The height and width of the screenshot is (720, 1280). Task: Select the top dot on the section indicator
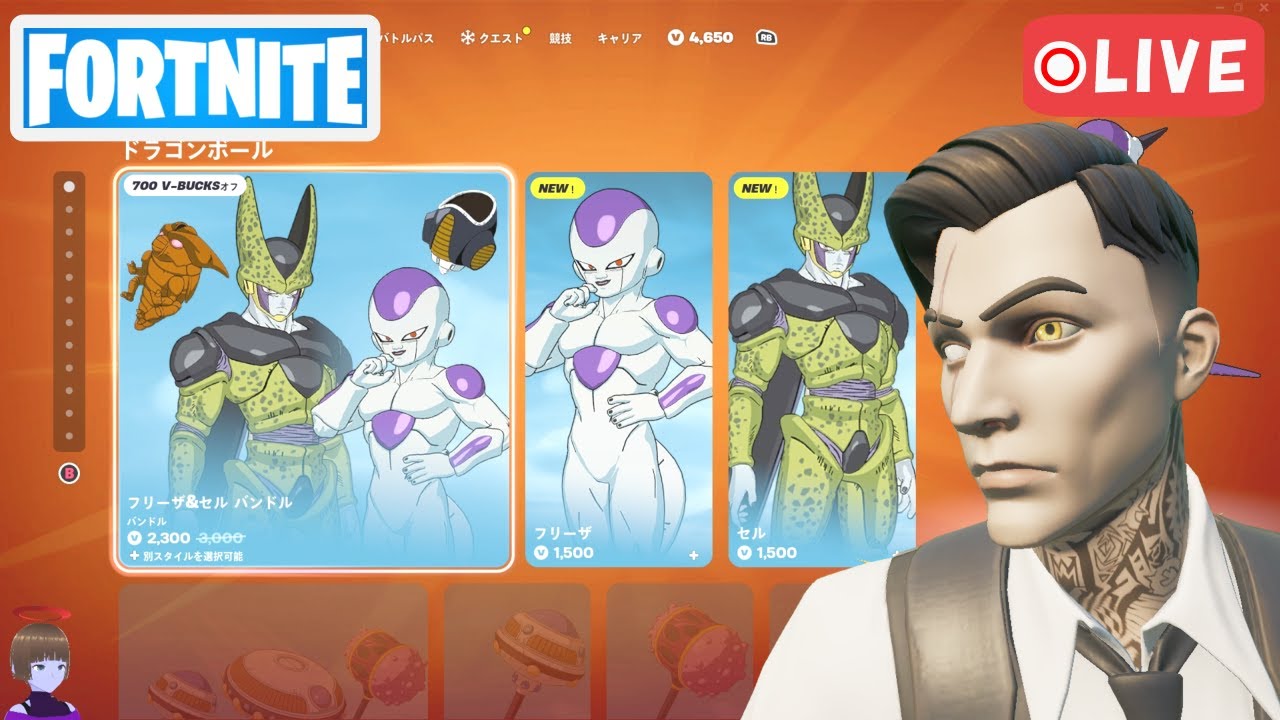(68, 185)
